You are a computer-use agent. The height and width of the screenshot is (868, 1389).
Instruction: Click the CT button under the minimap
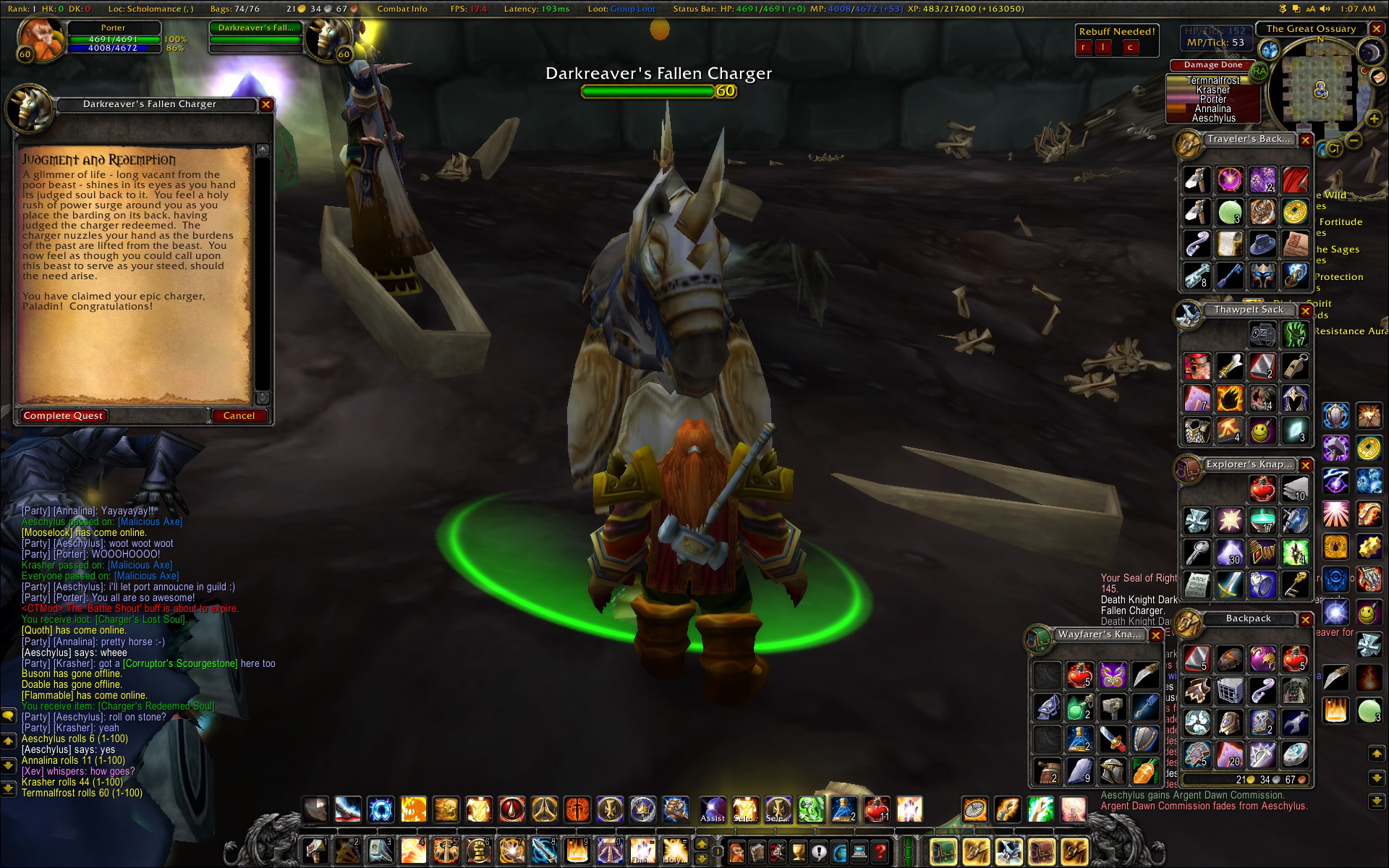click(x=1334, y=149)
